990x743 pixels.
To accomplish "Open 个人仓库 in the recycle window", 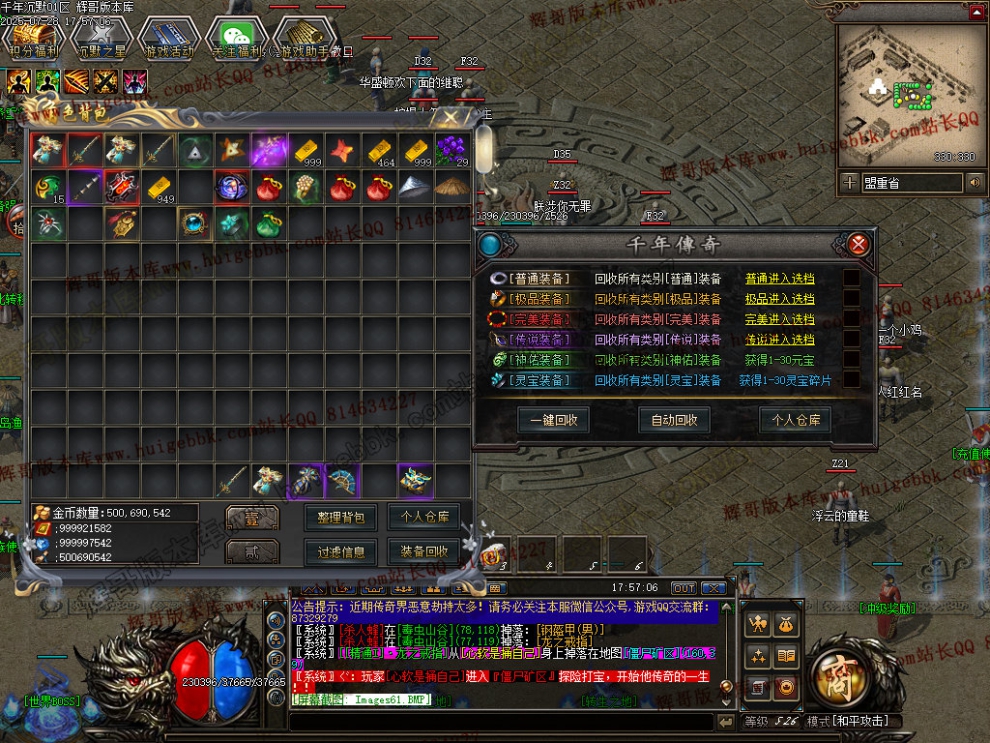I will point(795,420).
